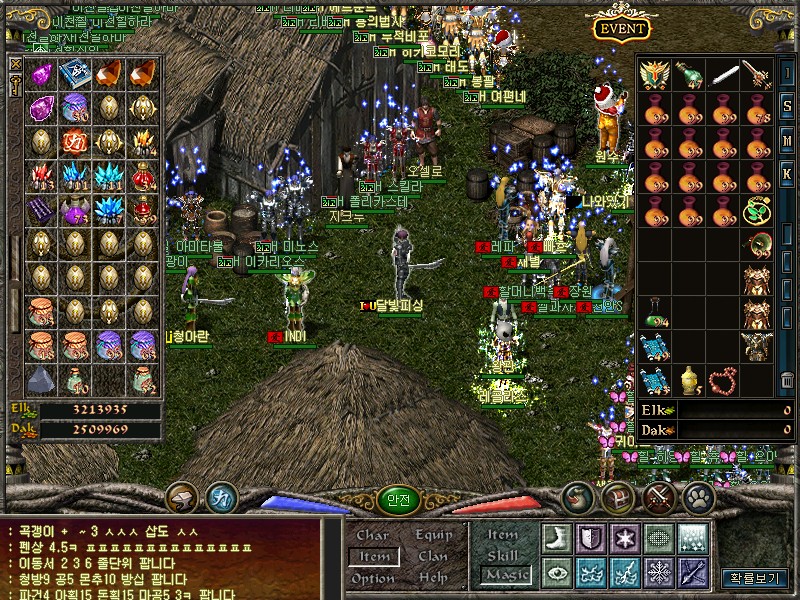
Task: Open the Option menu
Action: click(372, 578)
